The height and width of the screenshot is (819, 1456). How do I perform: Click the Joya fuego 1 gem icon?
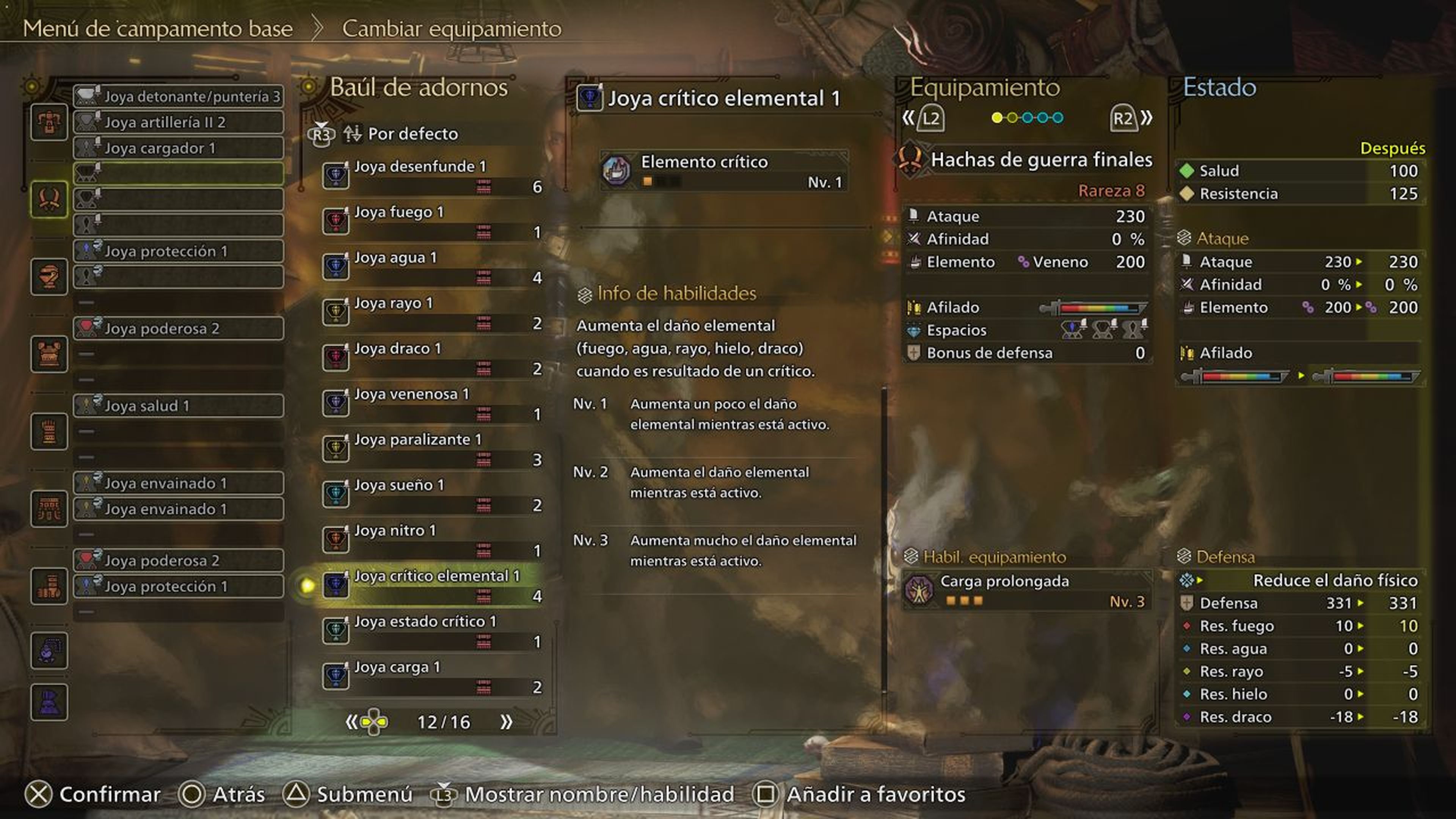(336, 220)
